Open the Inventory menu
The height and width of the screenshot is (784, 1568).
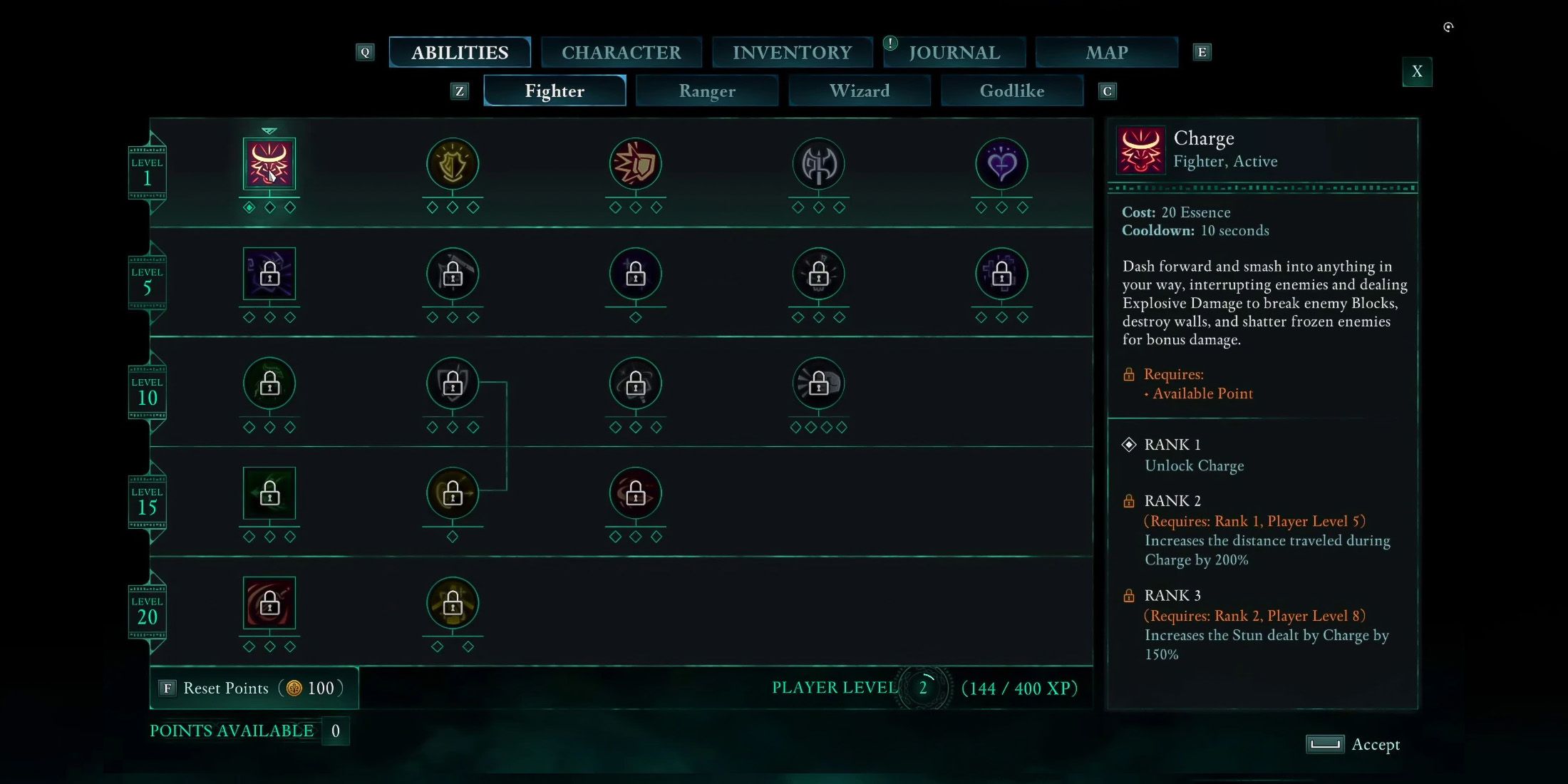pos(792,51)
